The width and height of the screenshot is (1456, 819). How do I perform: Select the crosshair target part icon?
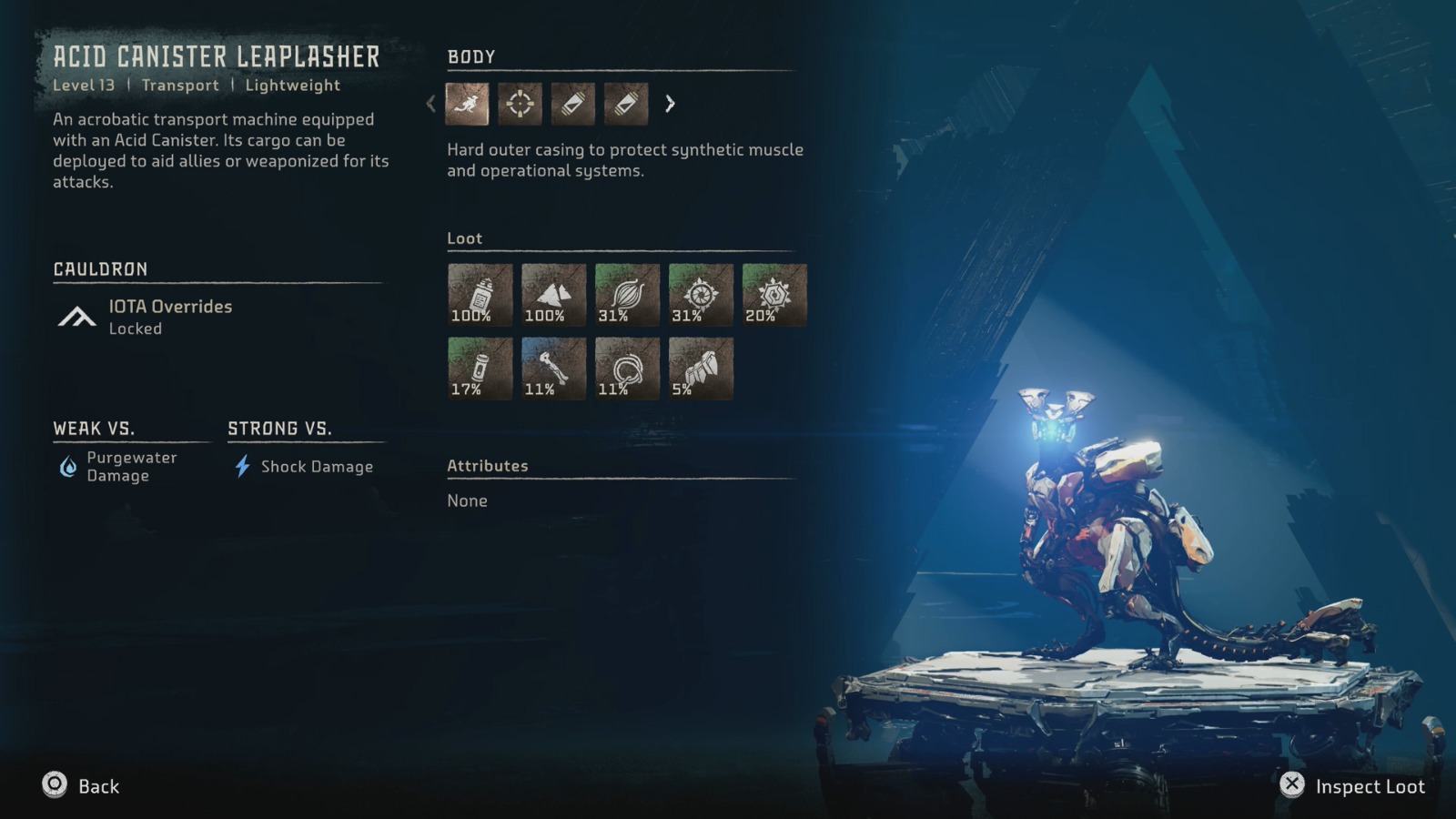(520, 104)
